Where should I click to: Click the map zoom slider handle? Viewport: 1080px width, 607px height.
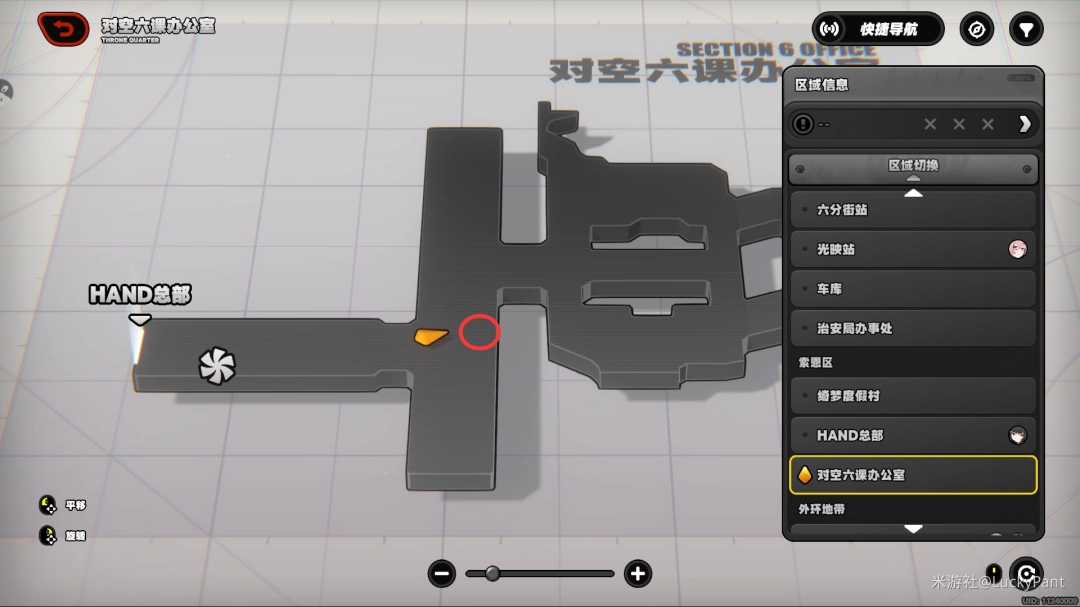(491, 573)
